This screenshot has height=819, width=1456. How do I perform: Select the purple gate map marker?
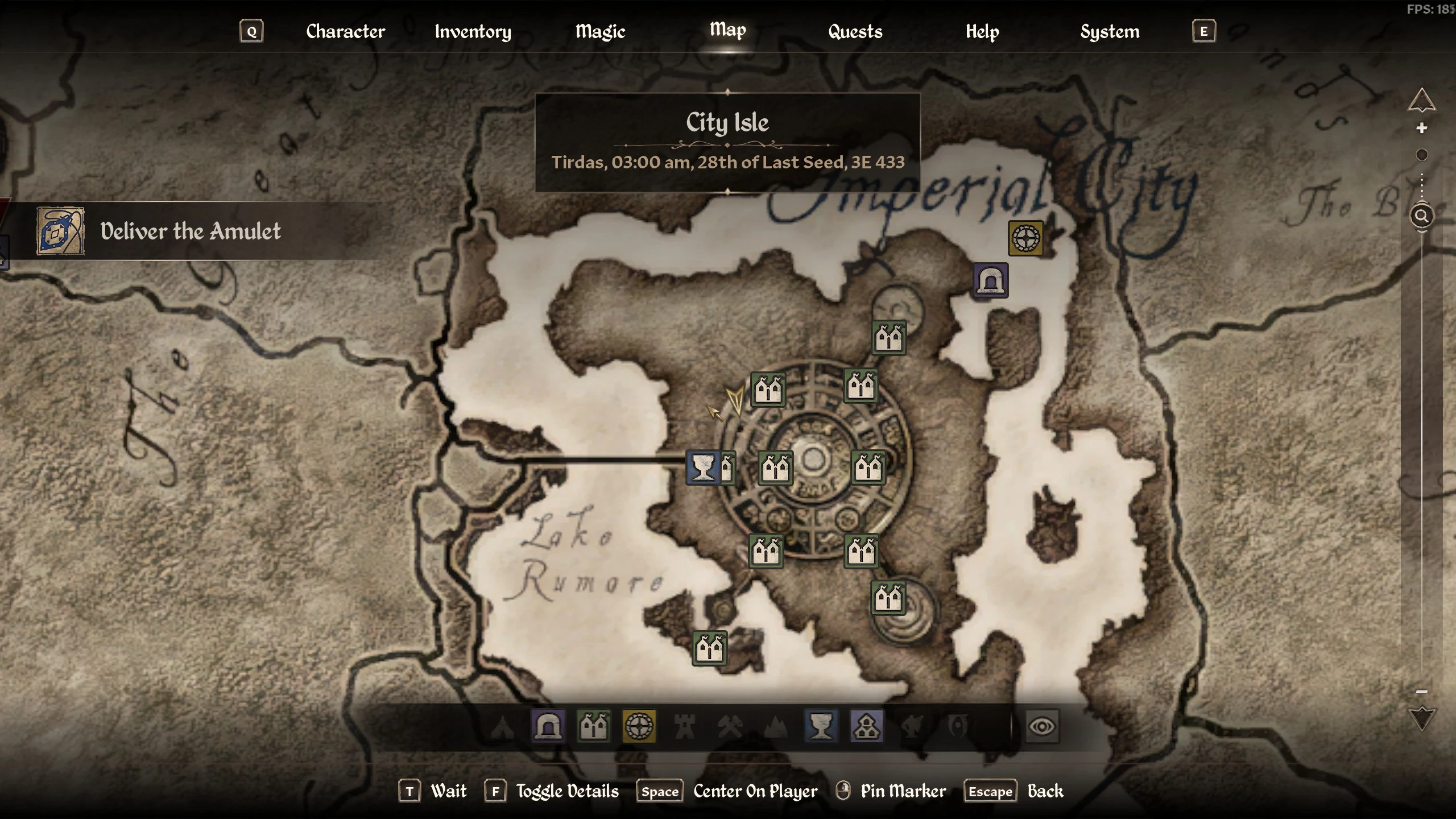coord(990,280)
